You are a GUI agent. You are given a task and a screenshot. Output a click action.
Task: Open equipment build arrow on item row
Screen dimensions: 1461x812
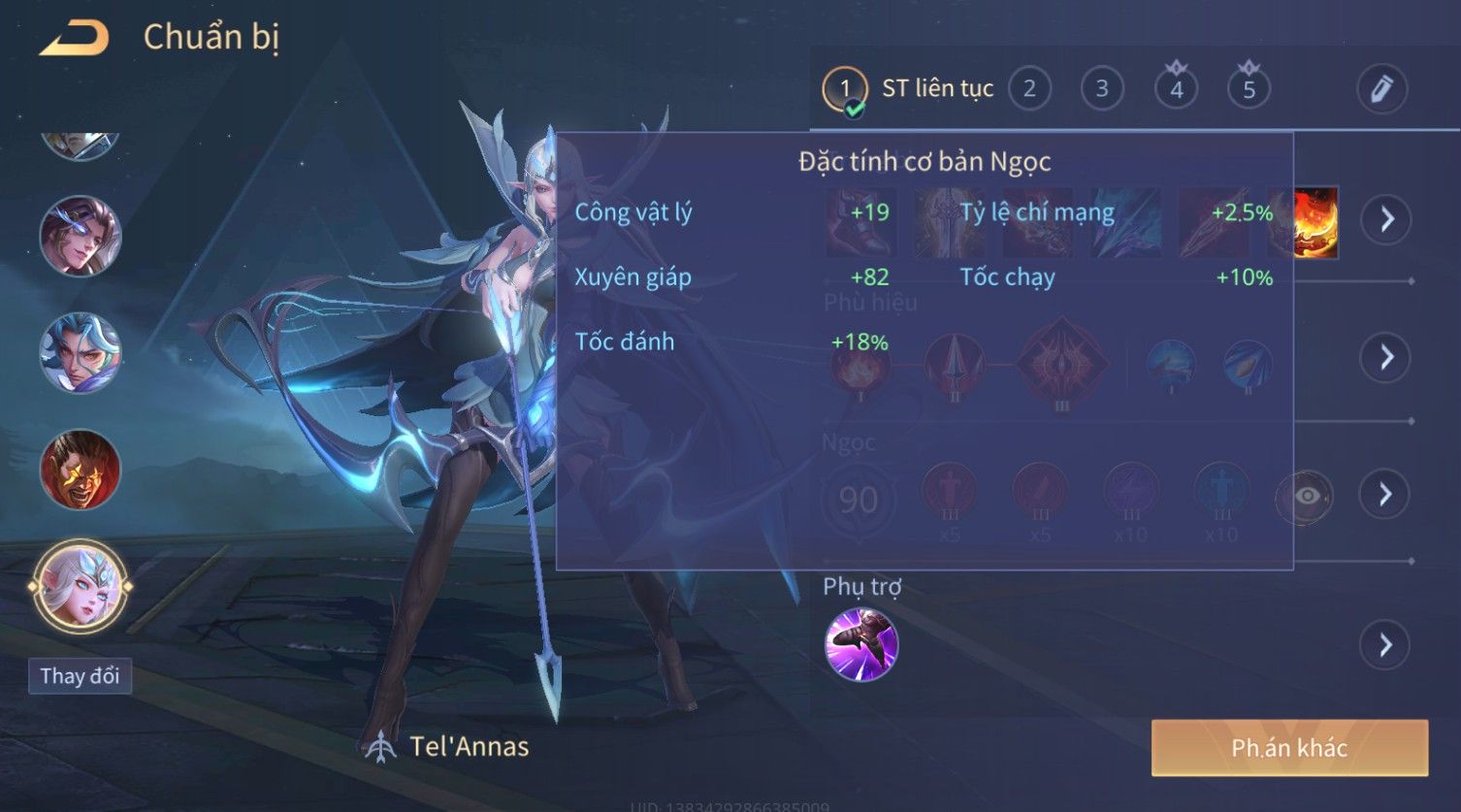1386,219
